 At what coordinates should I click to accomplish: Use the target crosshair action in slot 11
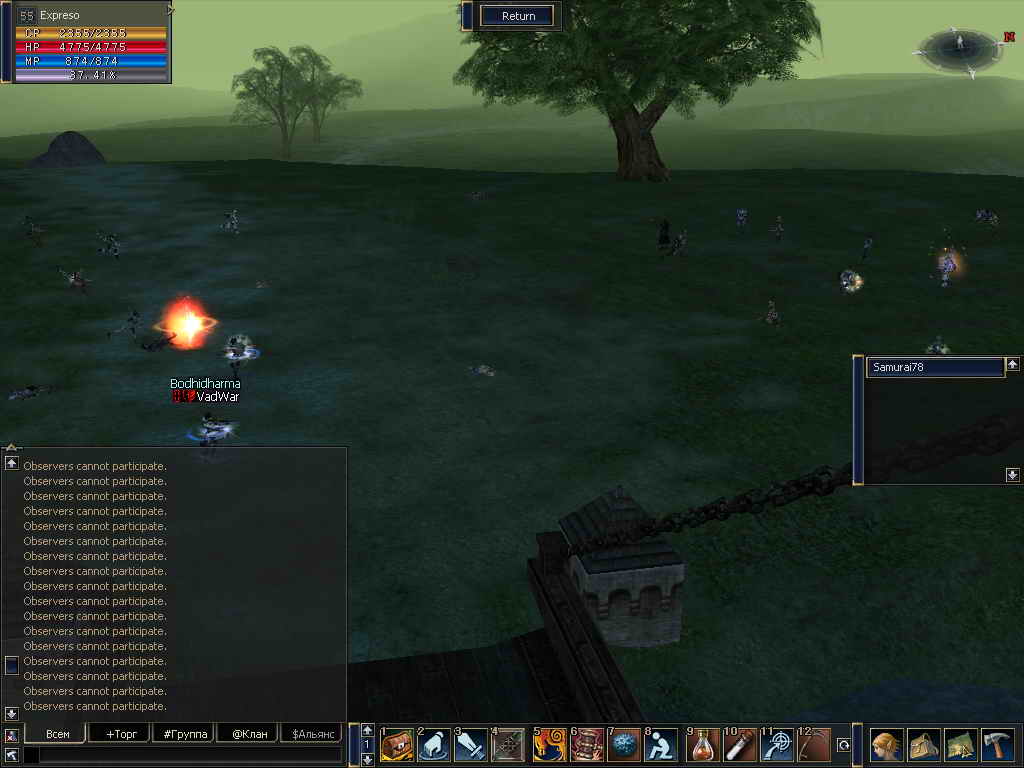tap(778, 745)
